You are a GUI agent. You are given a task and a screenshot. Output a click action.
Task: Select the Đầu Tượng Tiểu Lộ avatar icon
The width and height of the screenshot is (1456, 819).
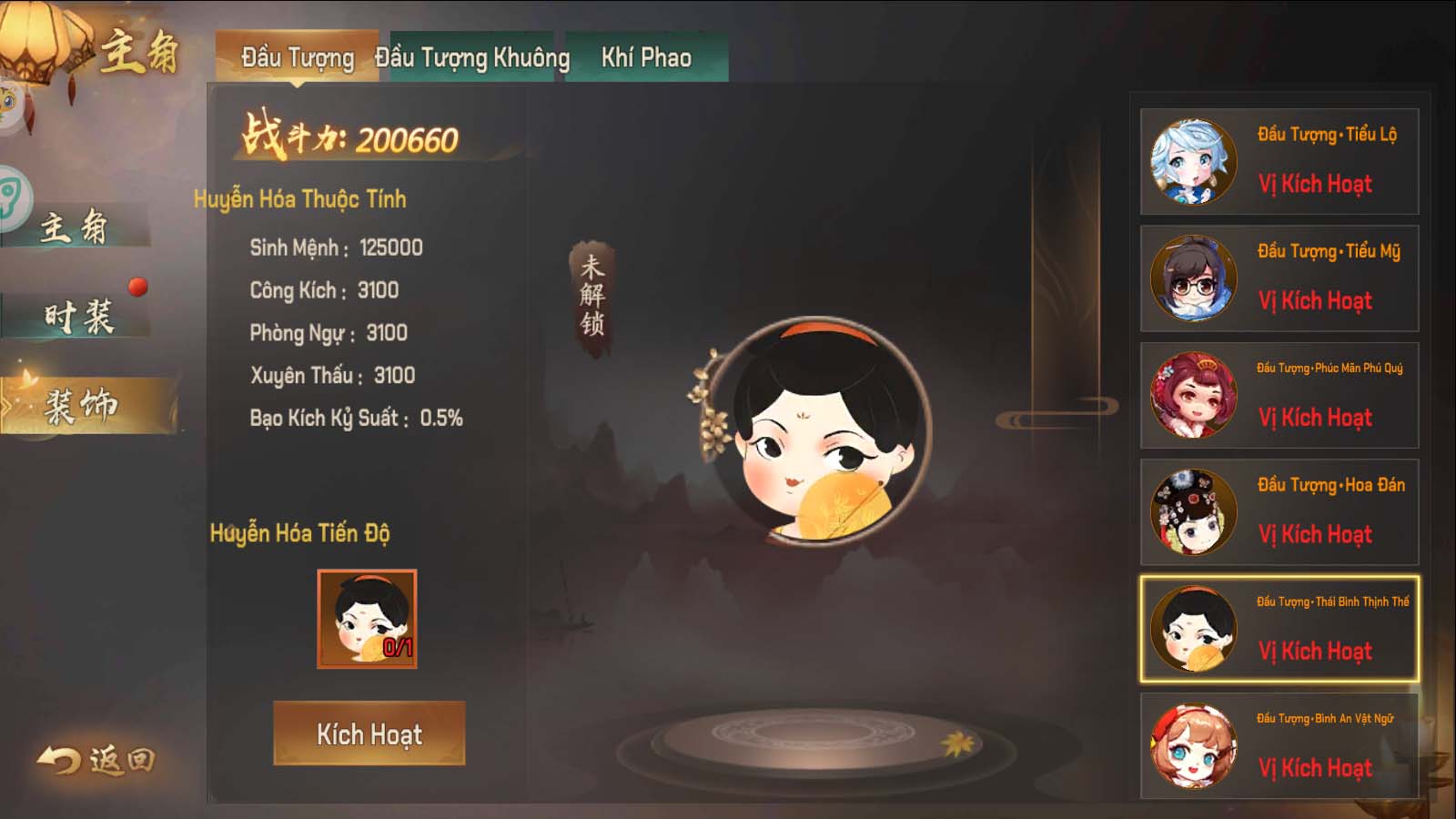(x=1194, y=160)
